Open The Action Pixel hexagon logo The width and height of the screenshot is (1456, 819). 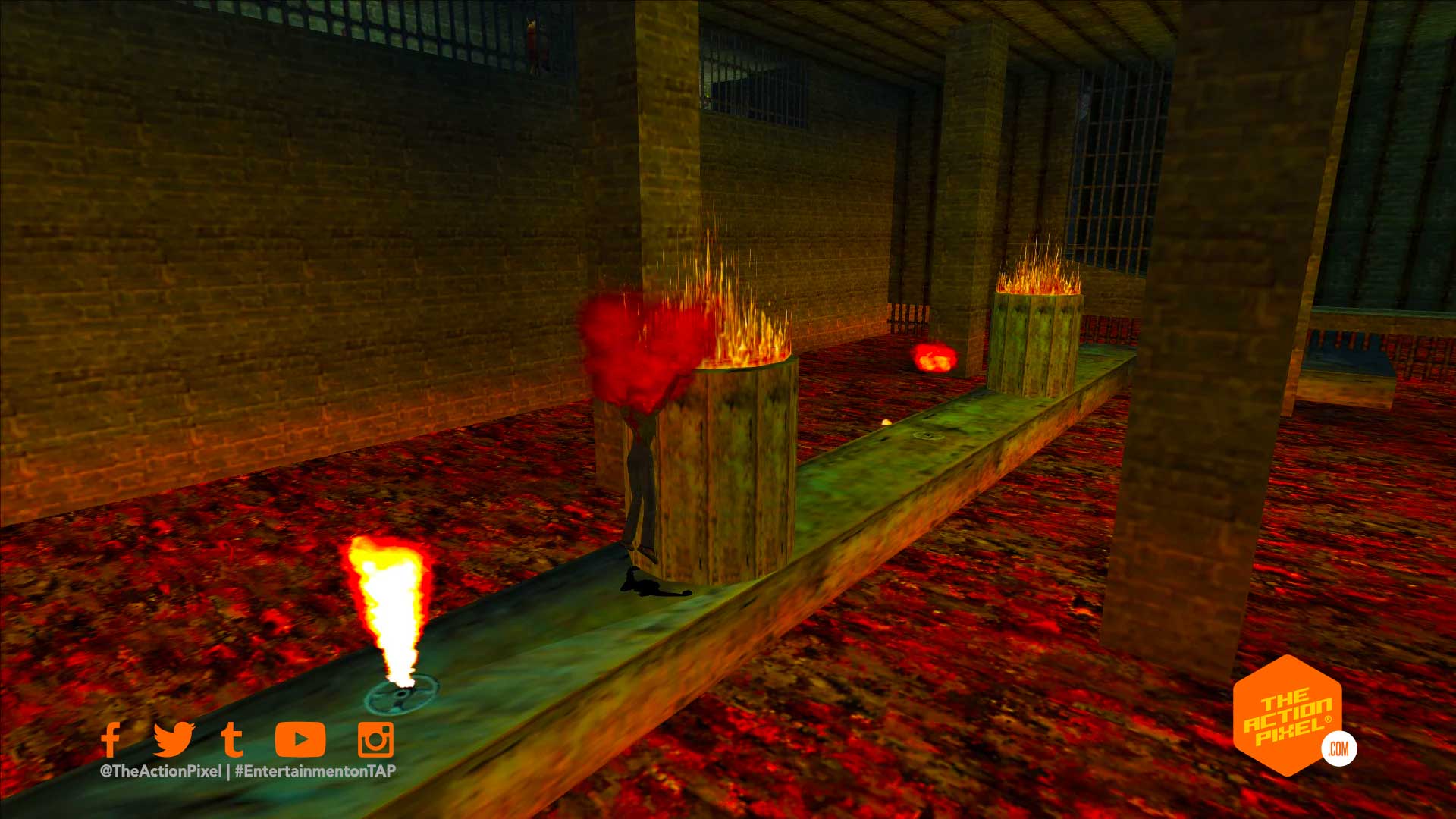[x=1288, y=714]
